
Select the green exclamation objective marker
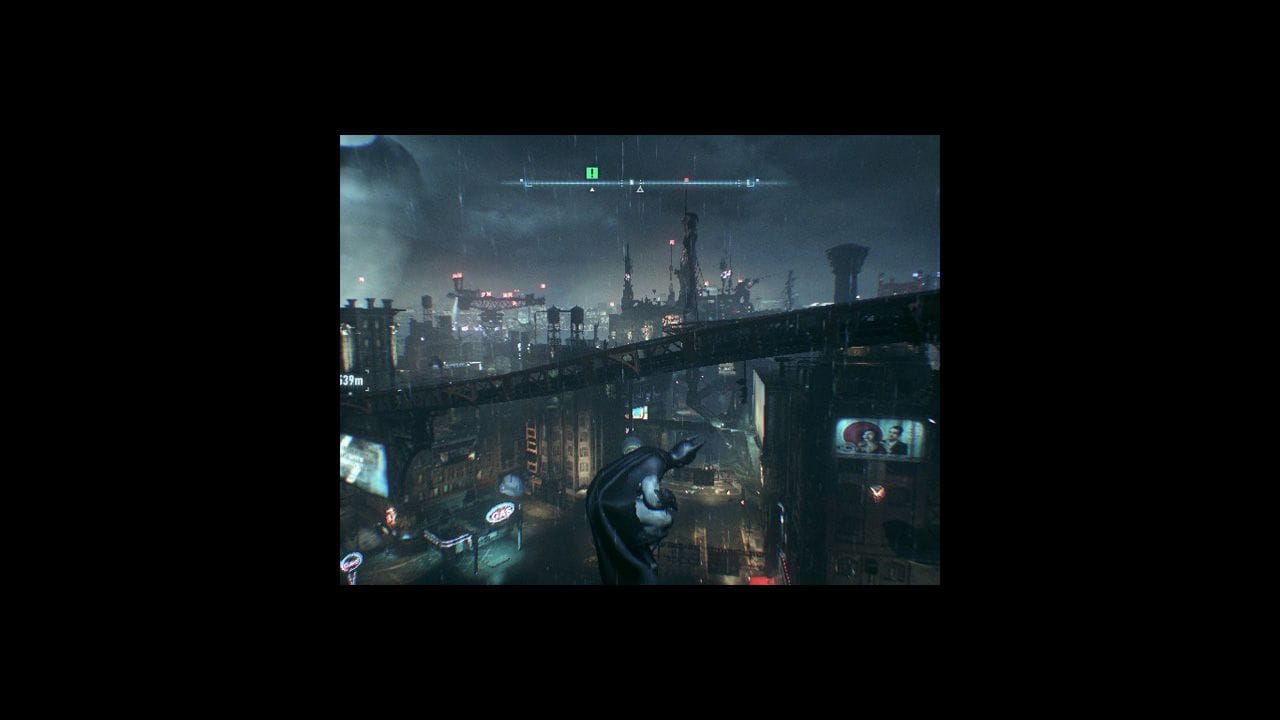[x=593, y=173]
